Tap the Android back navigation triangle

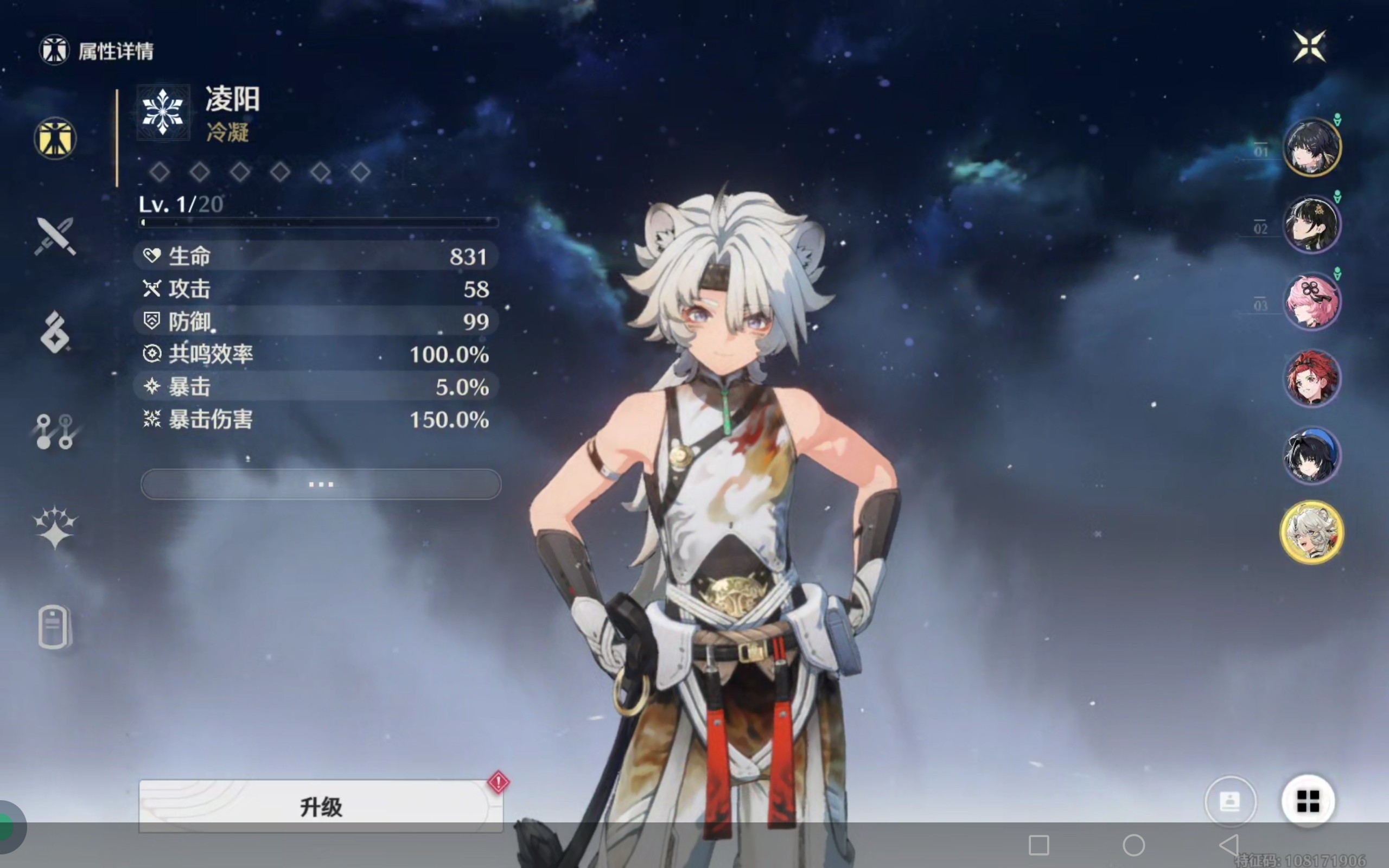pyautogui.click(x=1228, y=845)
